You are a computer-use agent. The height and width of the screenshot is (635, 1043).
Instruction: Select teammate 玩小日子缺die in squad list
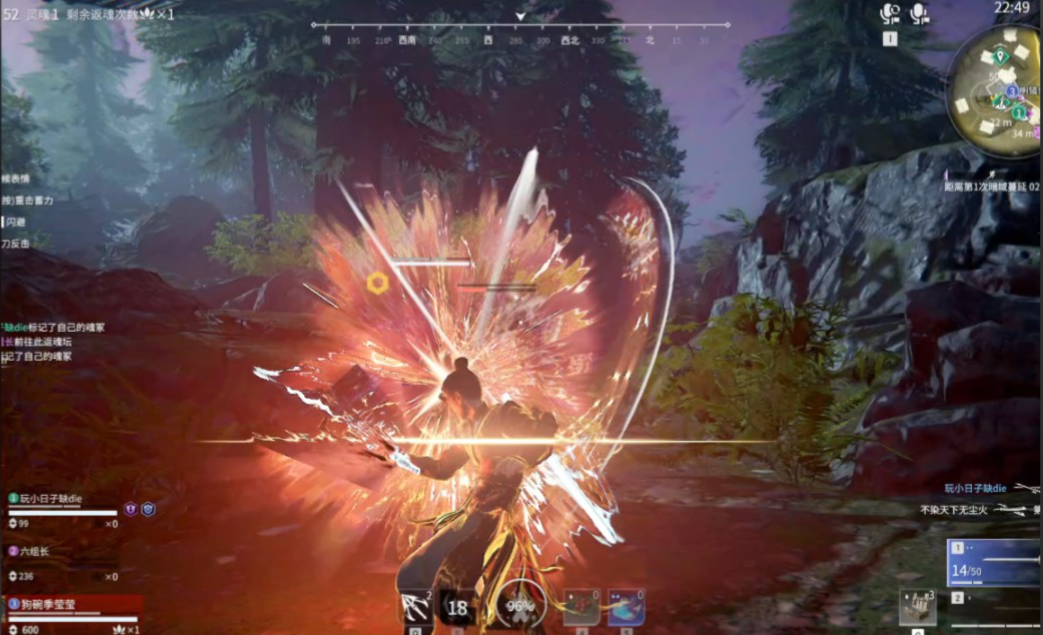(50, 498)
